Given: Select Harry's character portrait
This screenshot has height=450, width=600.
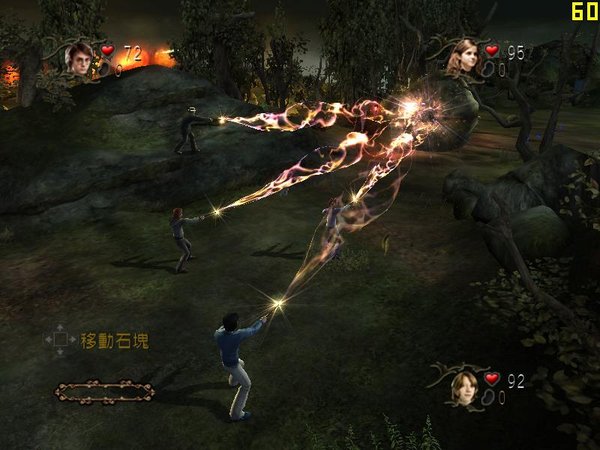Looking at the screenshot, I should pyautogui.click(x=79, y=58).
